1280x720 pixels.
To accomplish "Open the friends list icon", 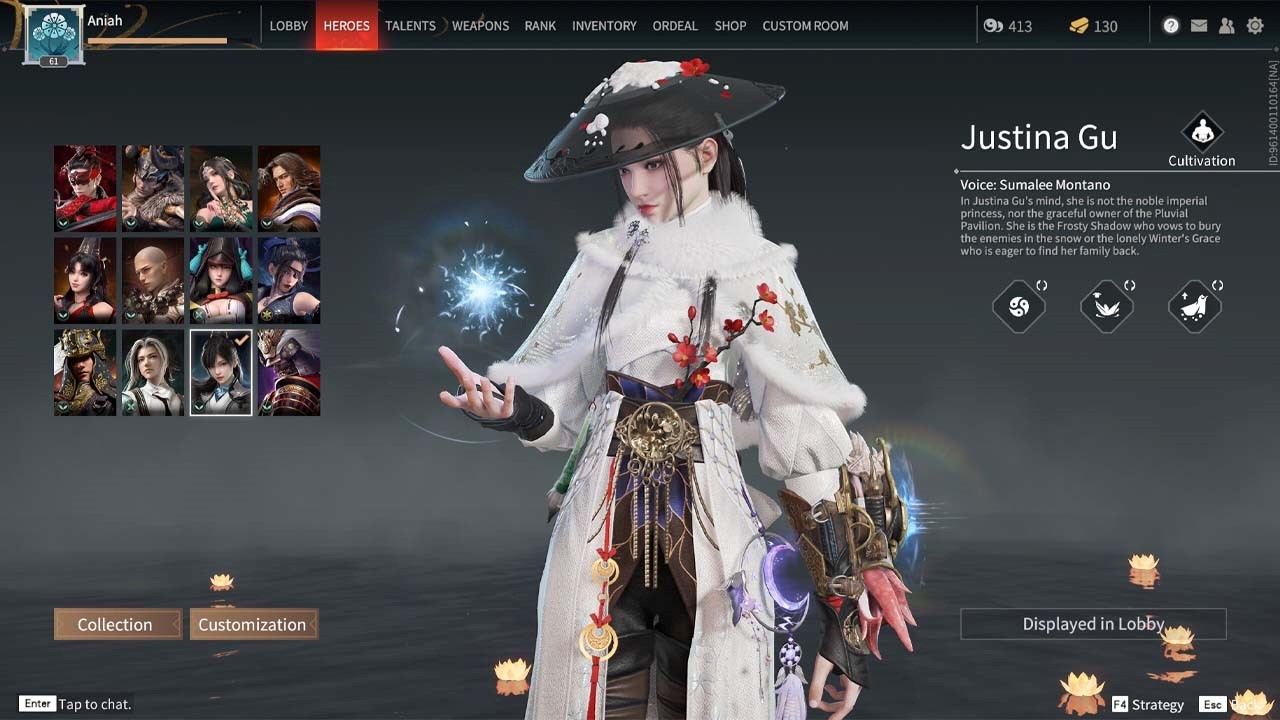I will 1227,26.
